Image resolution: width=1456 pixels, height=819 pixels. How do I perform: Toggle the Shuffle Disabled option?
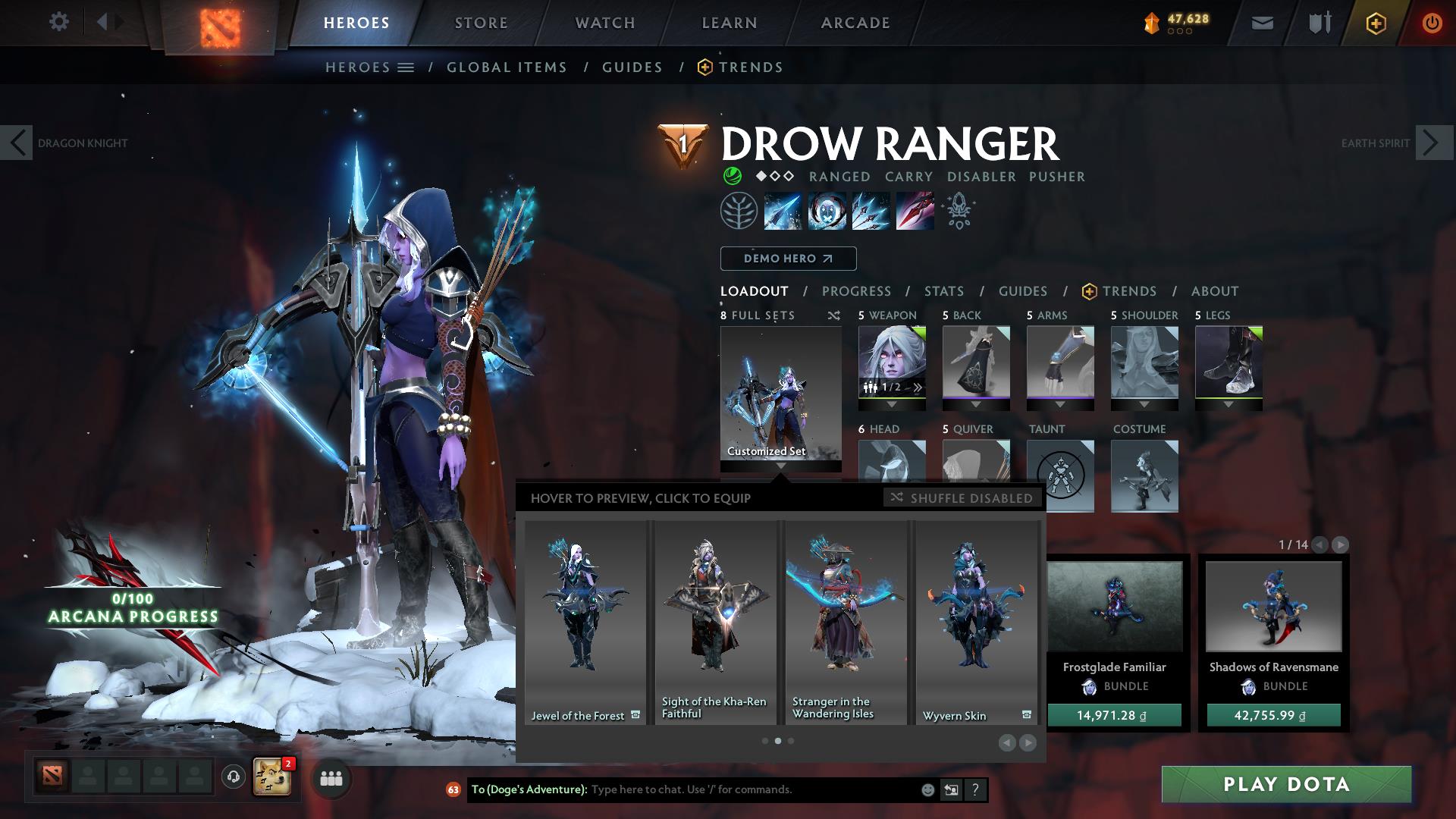(x=962, y=498)
